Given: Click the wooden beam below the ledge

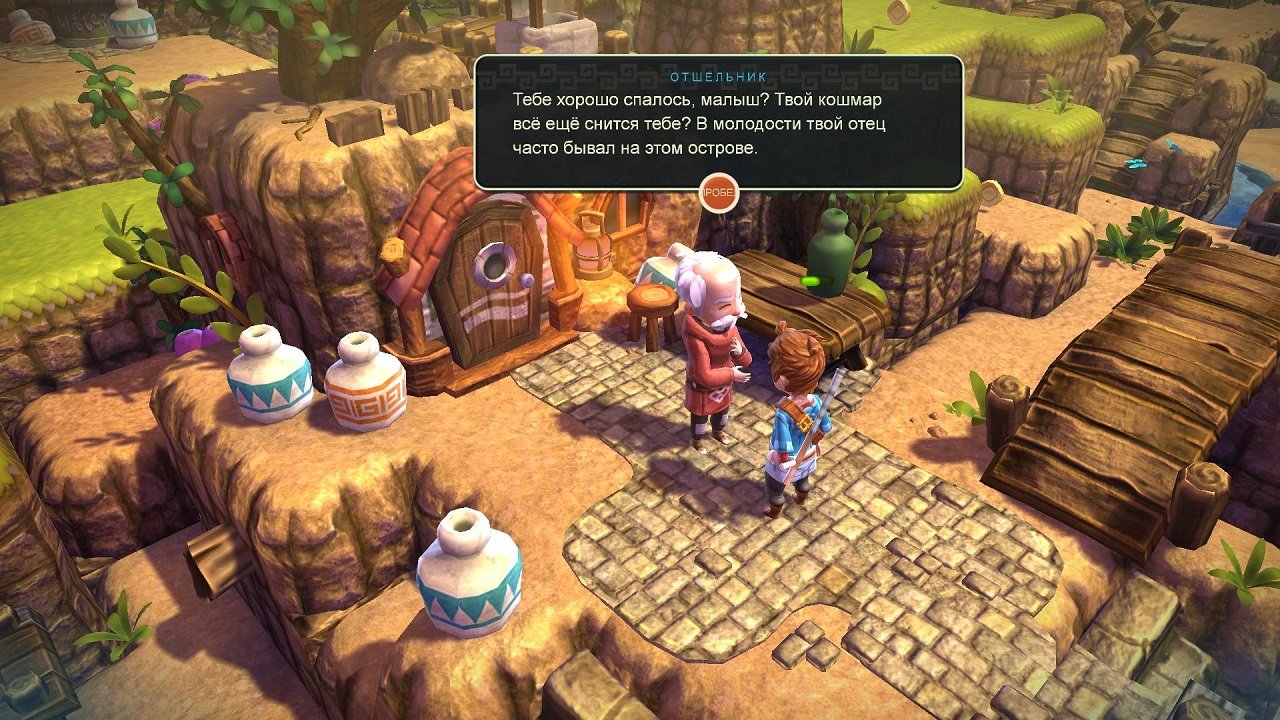Looking at the screenshot, I should [x=215, y=556].
